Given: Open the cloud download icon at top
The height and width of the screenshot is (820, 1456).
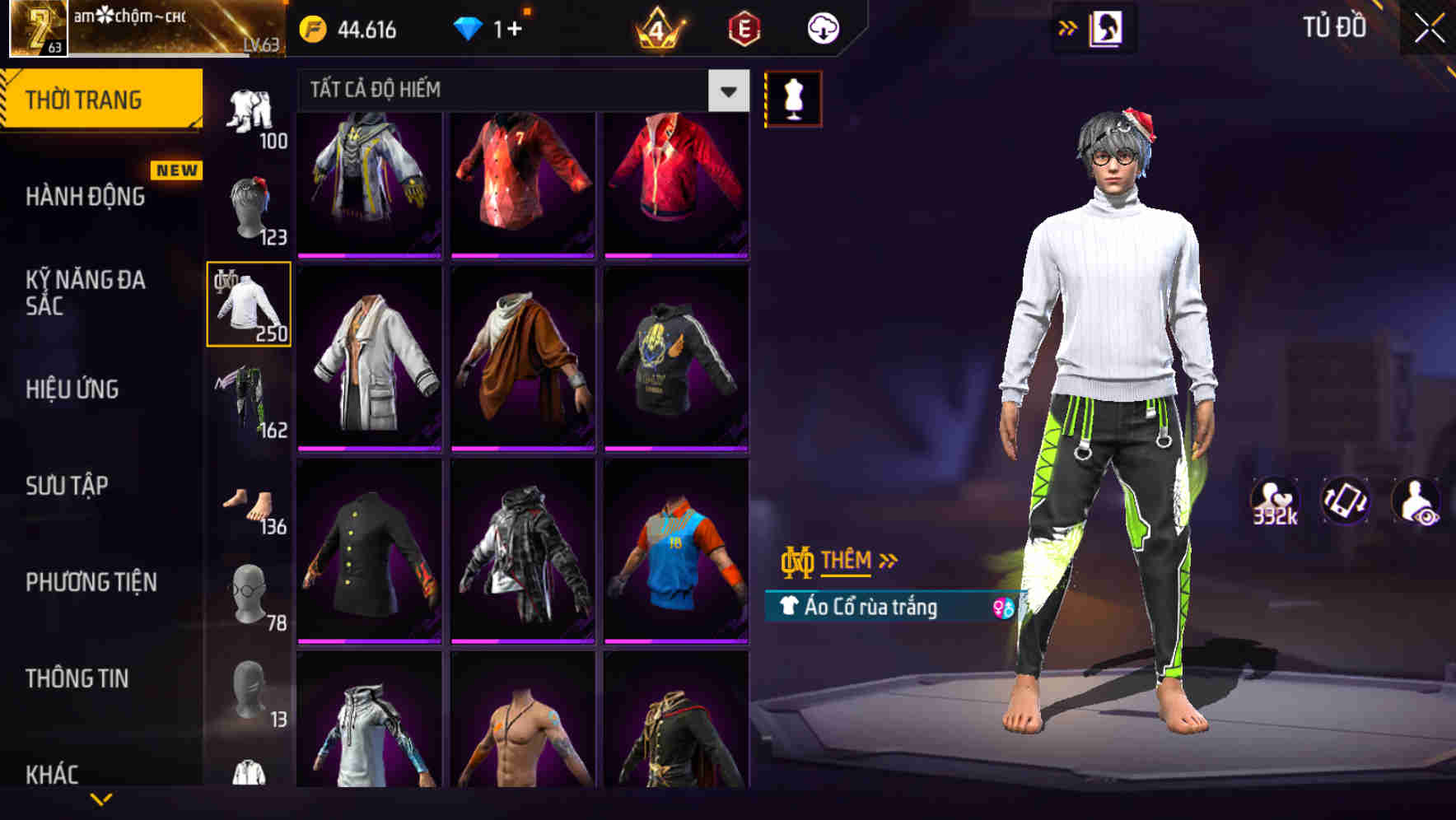Looking at the screenshot, I should coord(820,27).
